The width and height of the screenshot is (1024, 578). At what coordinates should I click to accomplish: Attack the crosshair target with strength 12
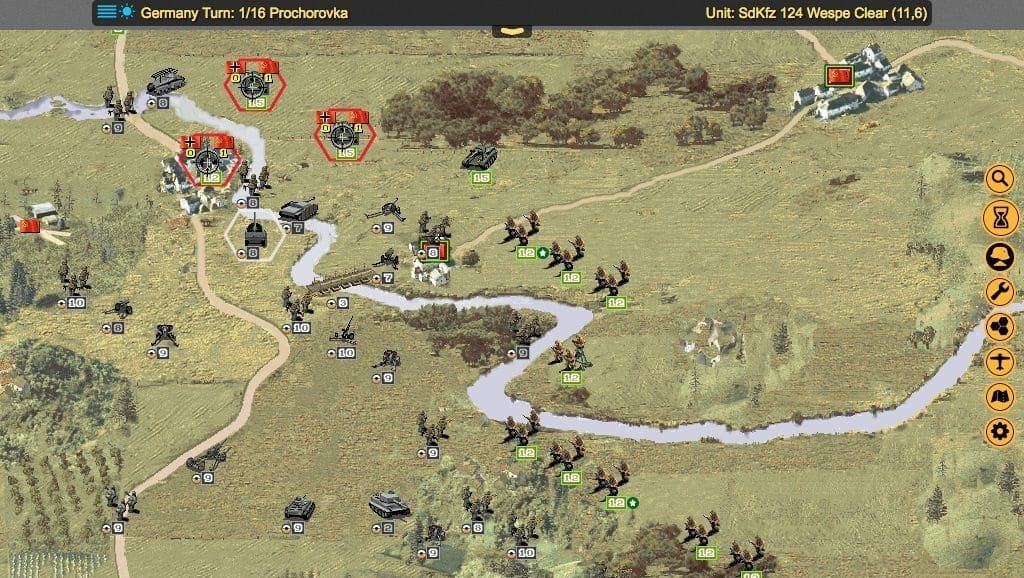coord(209,161)
